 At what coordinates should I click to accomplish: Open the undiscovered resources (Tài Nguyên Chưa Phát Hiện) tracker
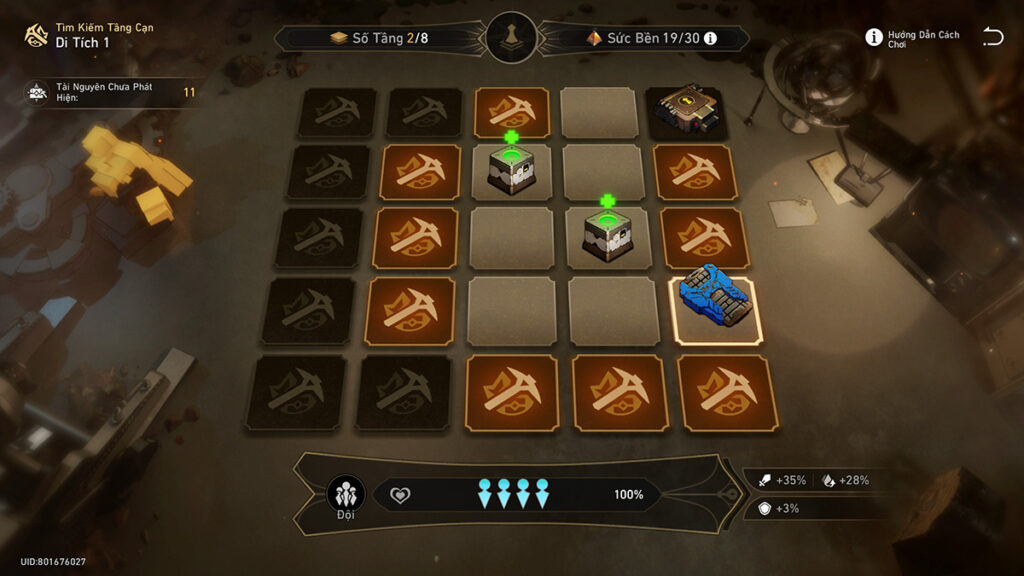click(x=105, y=92)
